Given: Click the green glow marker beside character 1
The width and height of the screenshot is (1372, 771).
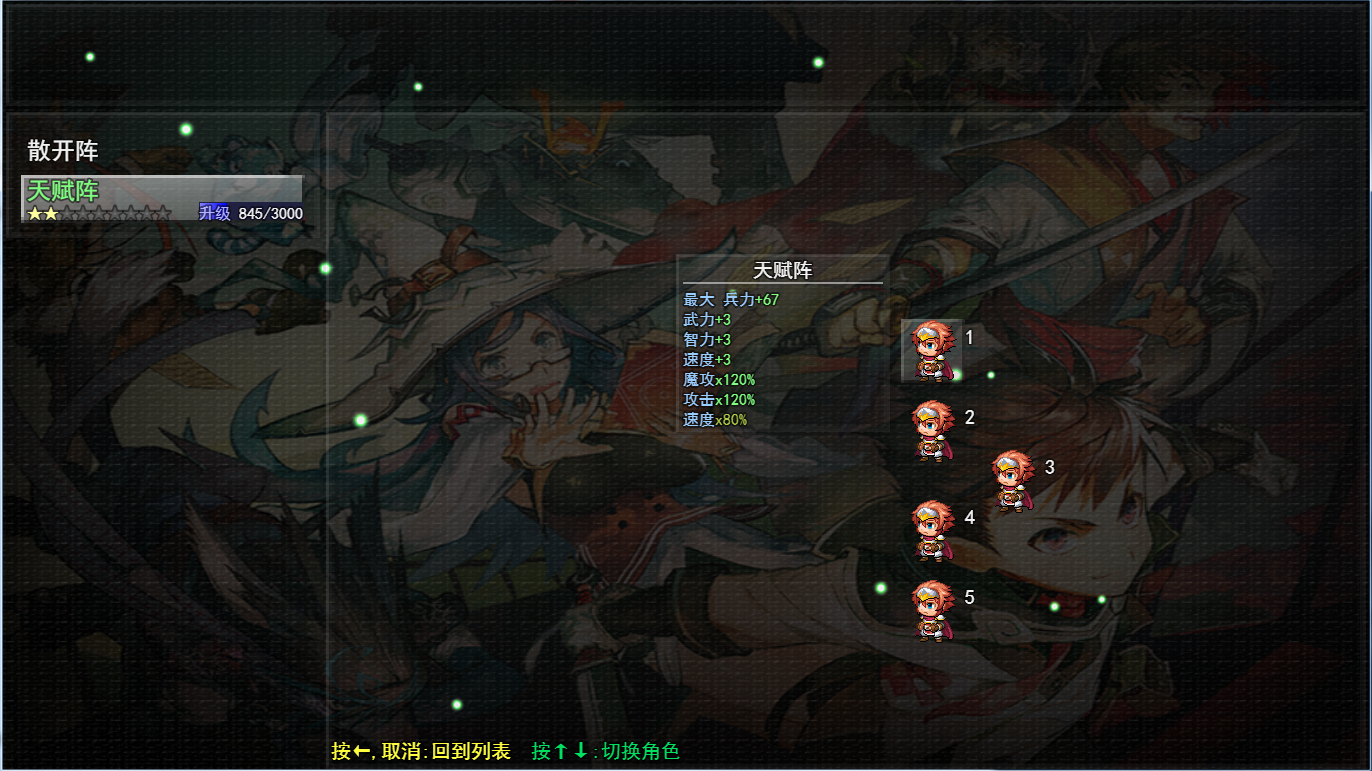Looking at the screenshot, I should pos(956,376).
